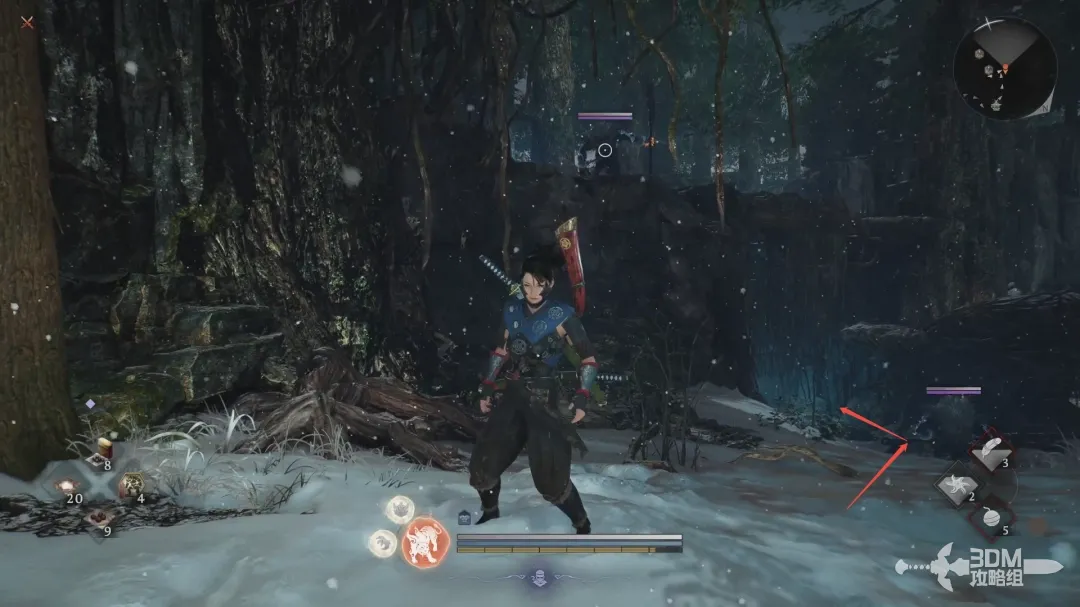
Task: Click the ninja style emblem below the bars
Action: pos(540,577)
